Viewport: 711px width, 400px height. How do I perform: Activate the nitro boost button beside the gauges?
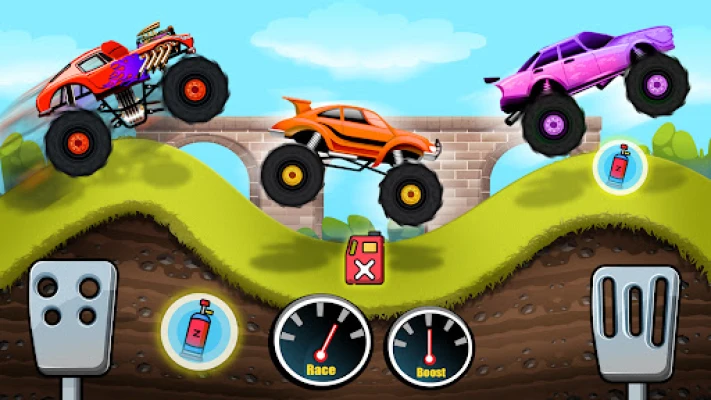point(200,329)
